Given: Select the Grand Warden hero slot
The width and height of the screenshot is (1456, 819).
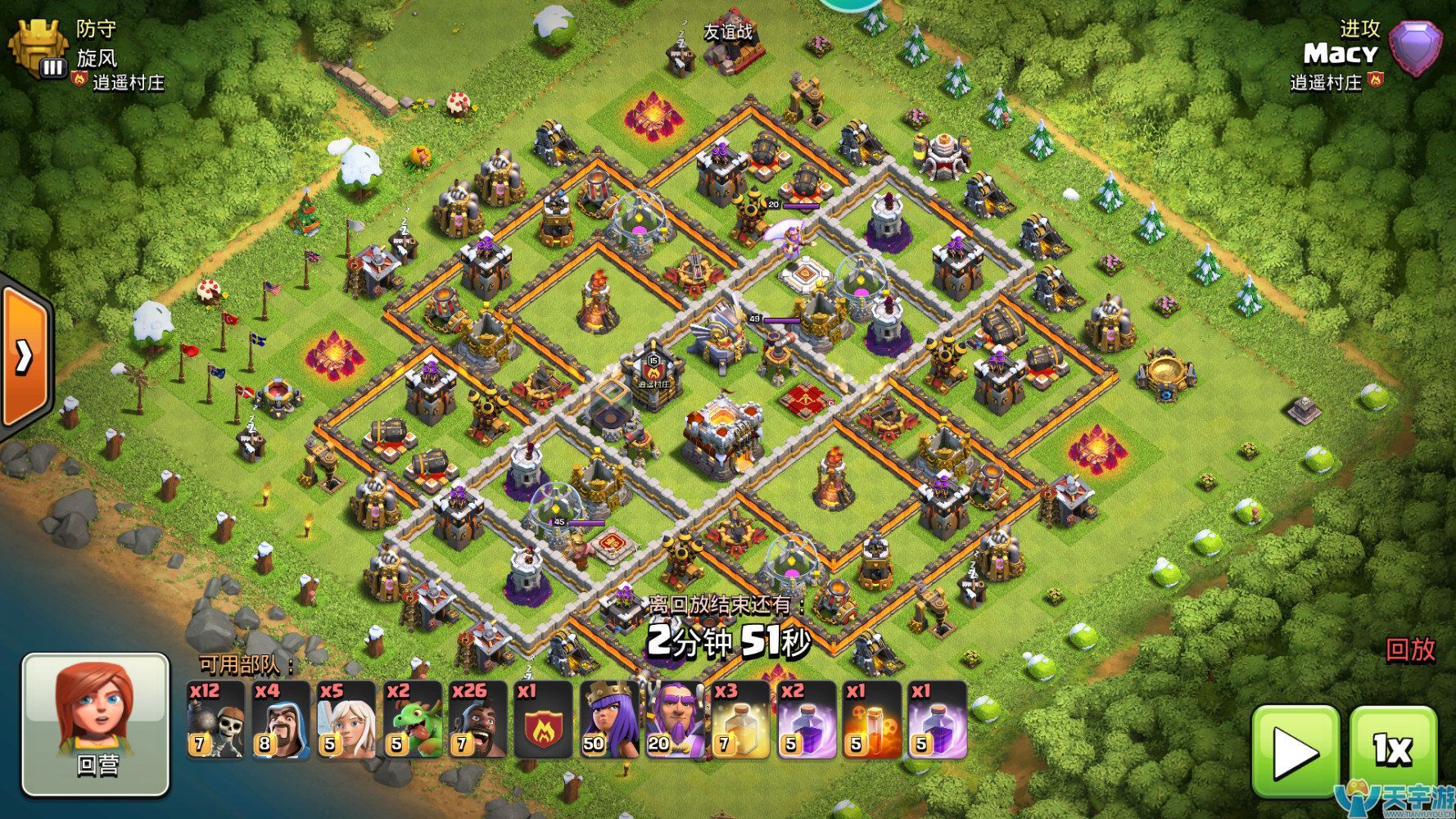Looking at the screenshot, I should (x=675, y=720).
